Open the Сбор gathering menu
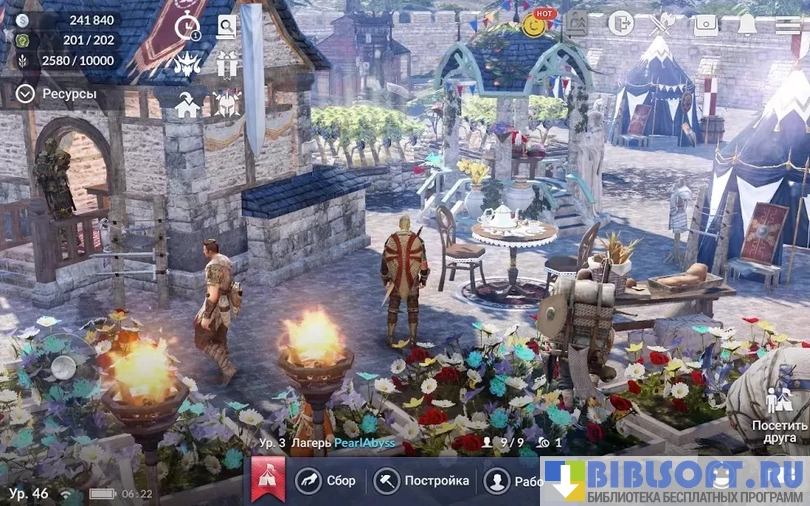810x506 pixels. click(x=326, y=481)
